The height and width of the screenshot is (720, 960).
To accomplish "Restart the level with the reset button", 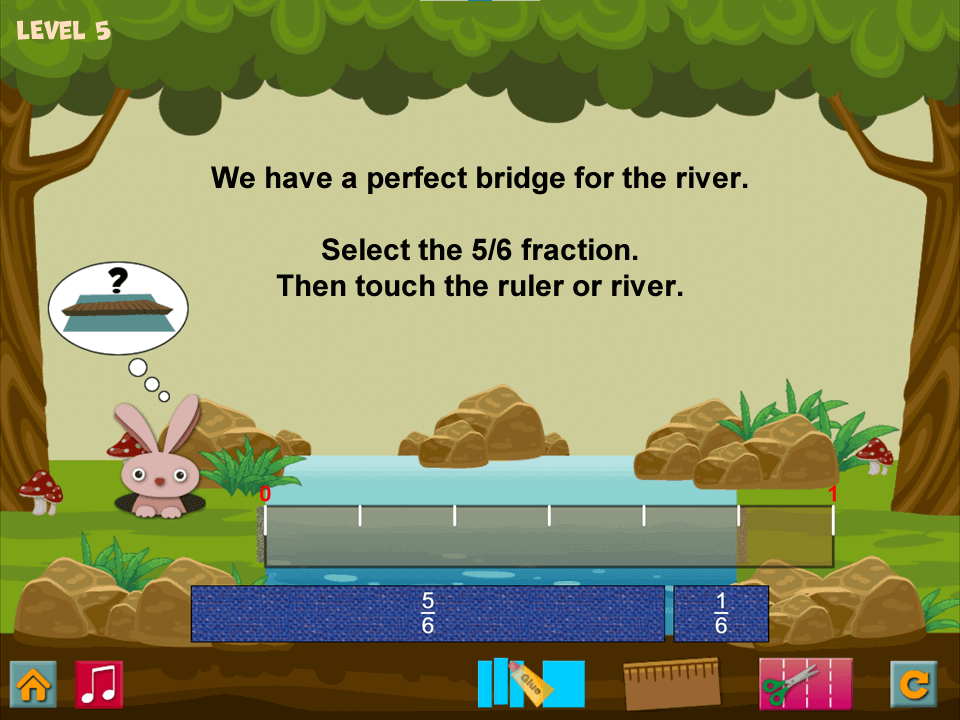I will pyautogui.click(x=914, y=685).
